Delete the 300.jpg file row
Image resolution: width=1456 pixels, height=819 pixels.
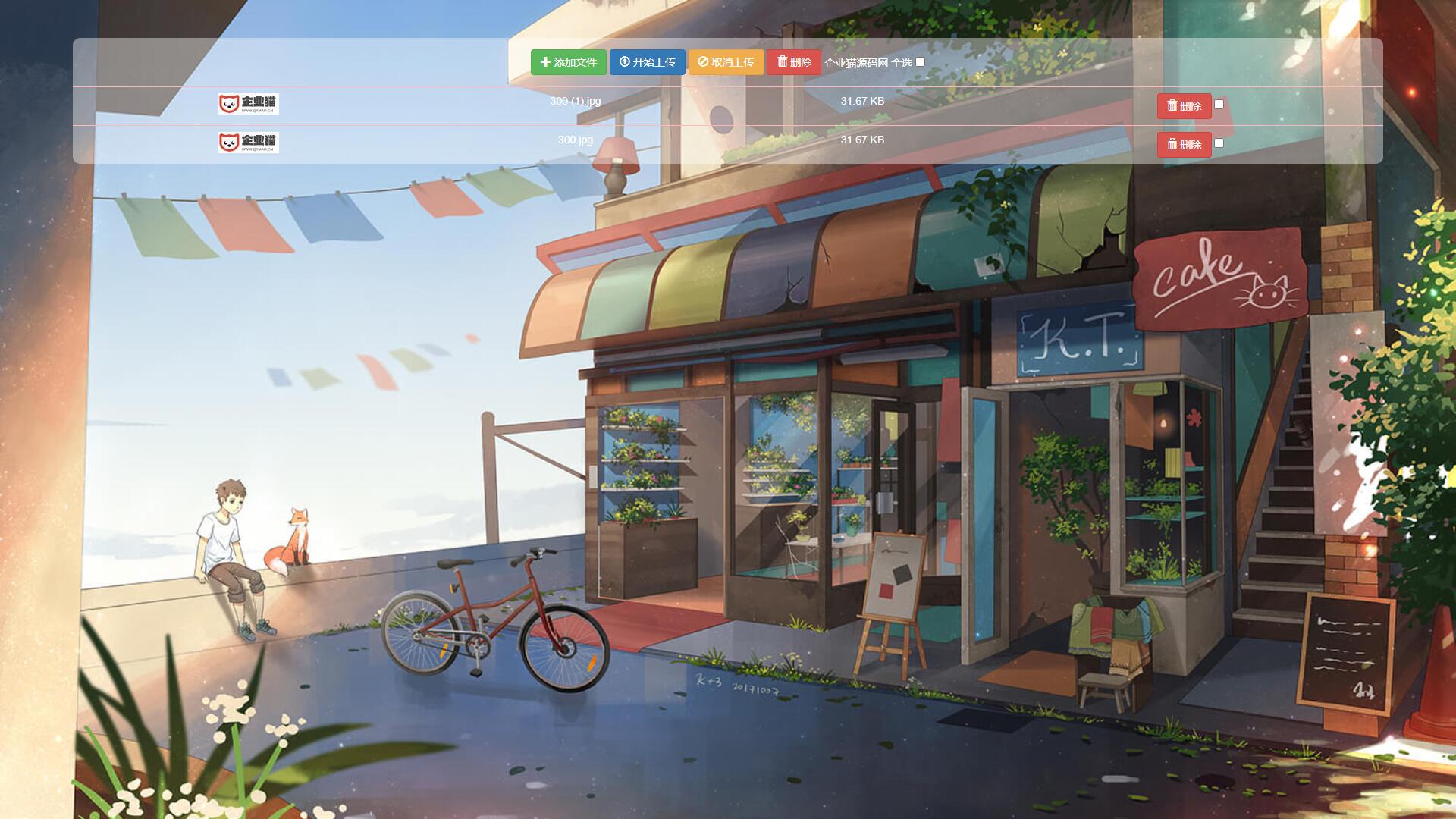(1184, 145)
